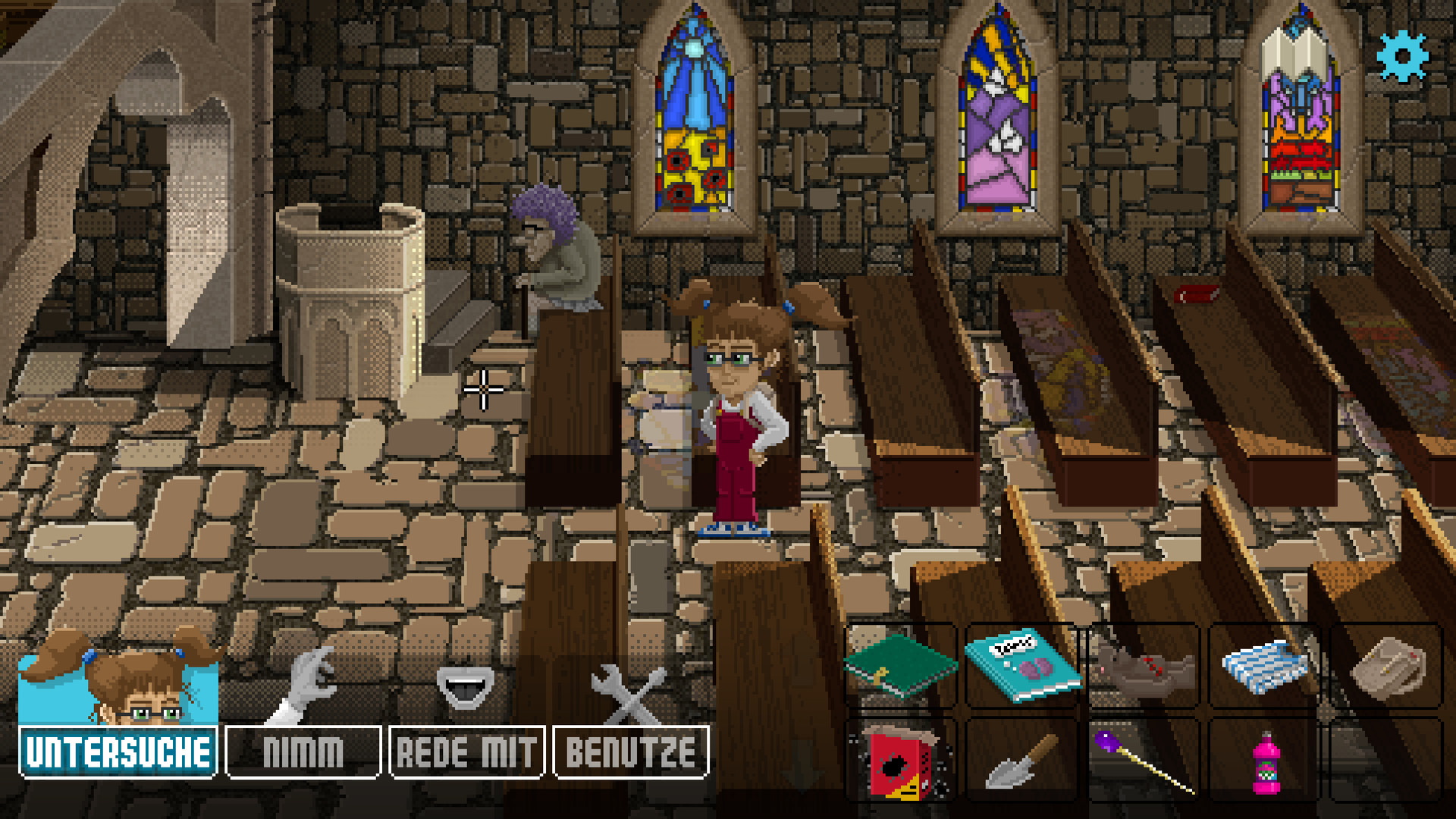Open settings with the gear icon
The image size is (1456, 819).
[x=1402, y=56]
